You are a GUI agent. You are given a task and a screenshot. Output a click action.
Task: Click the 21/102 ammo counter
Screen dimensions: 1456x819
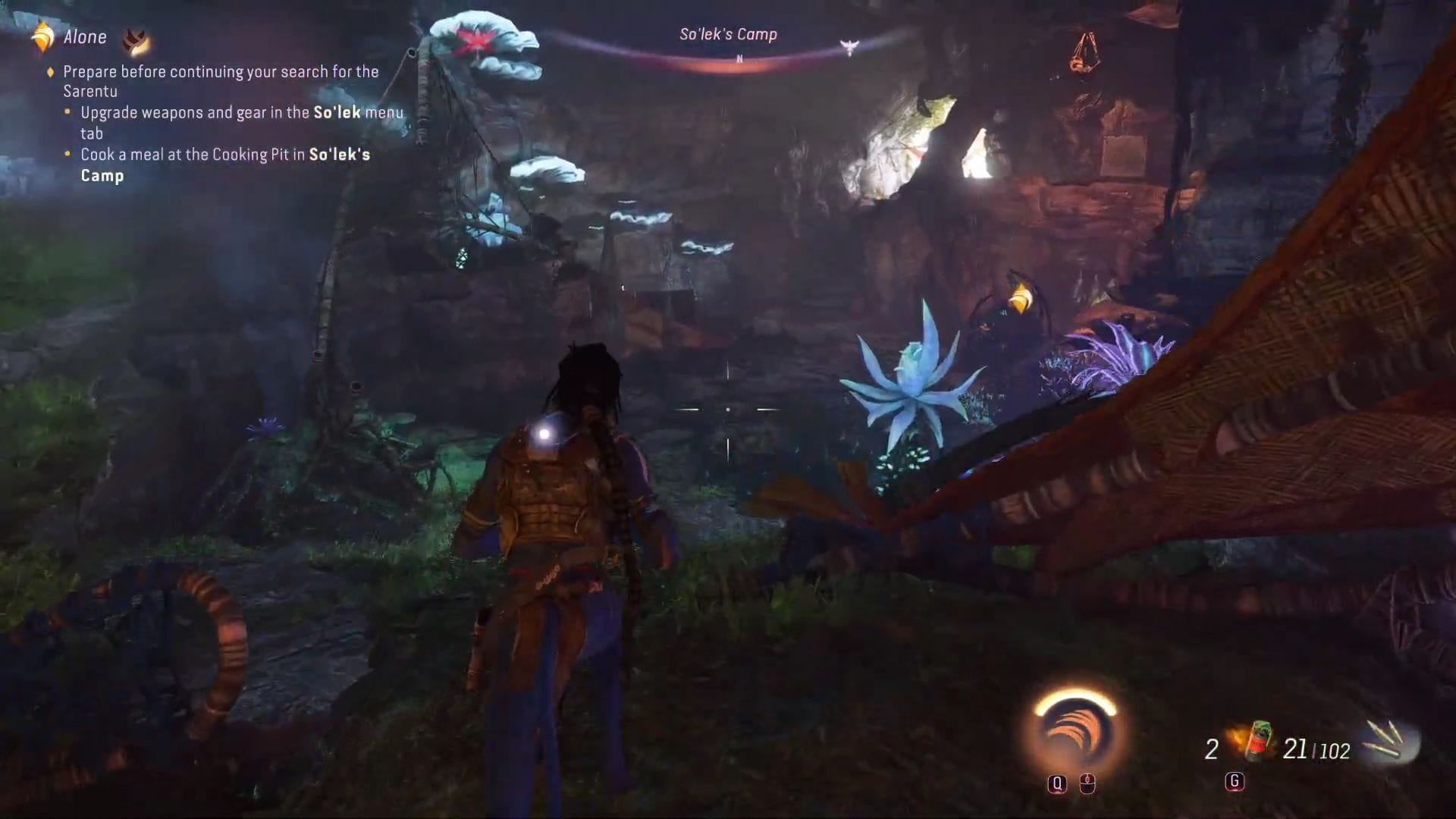1317,751
